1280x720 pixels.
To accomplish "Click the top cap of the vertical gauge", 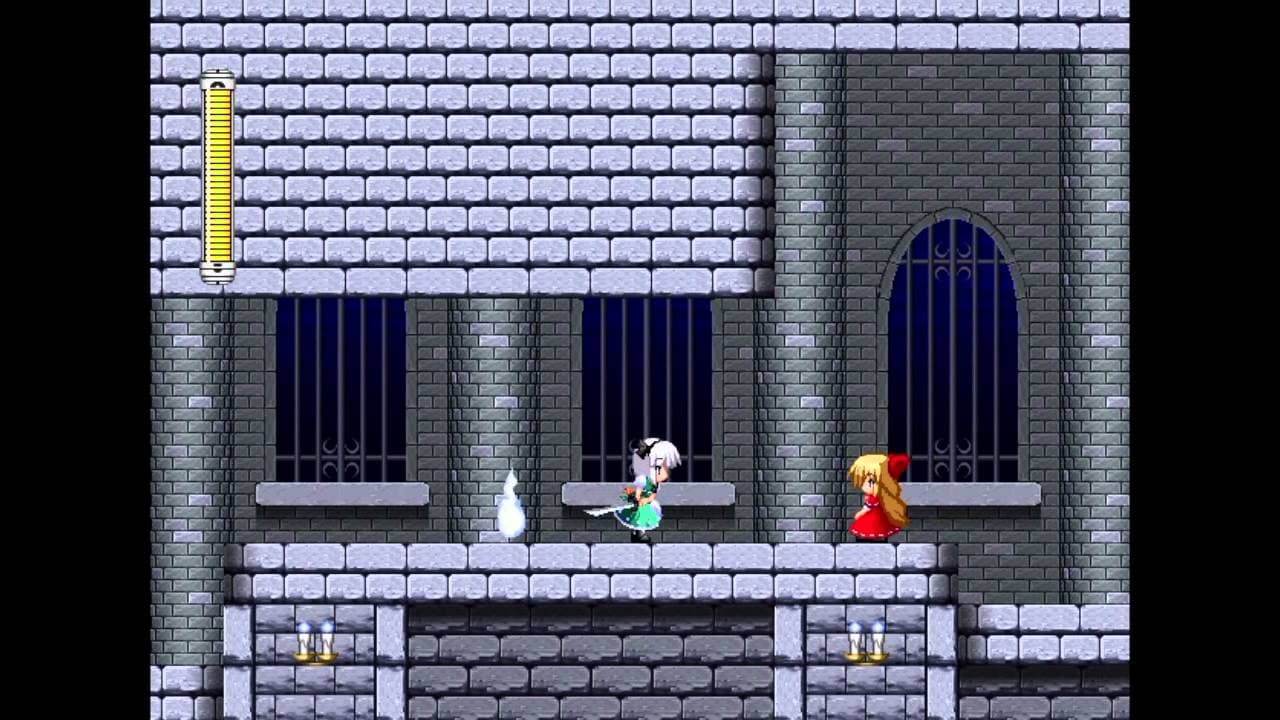I will (217, 80).
